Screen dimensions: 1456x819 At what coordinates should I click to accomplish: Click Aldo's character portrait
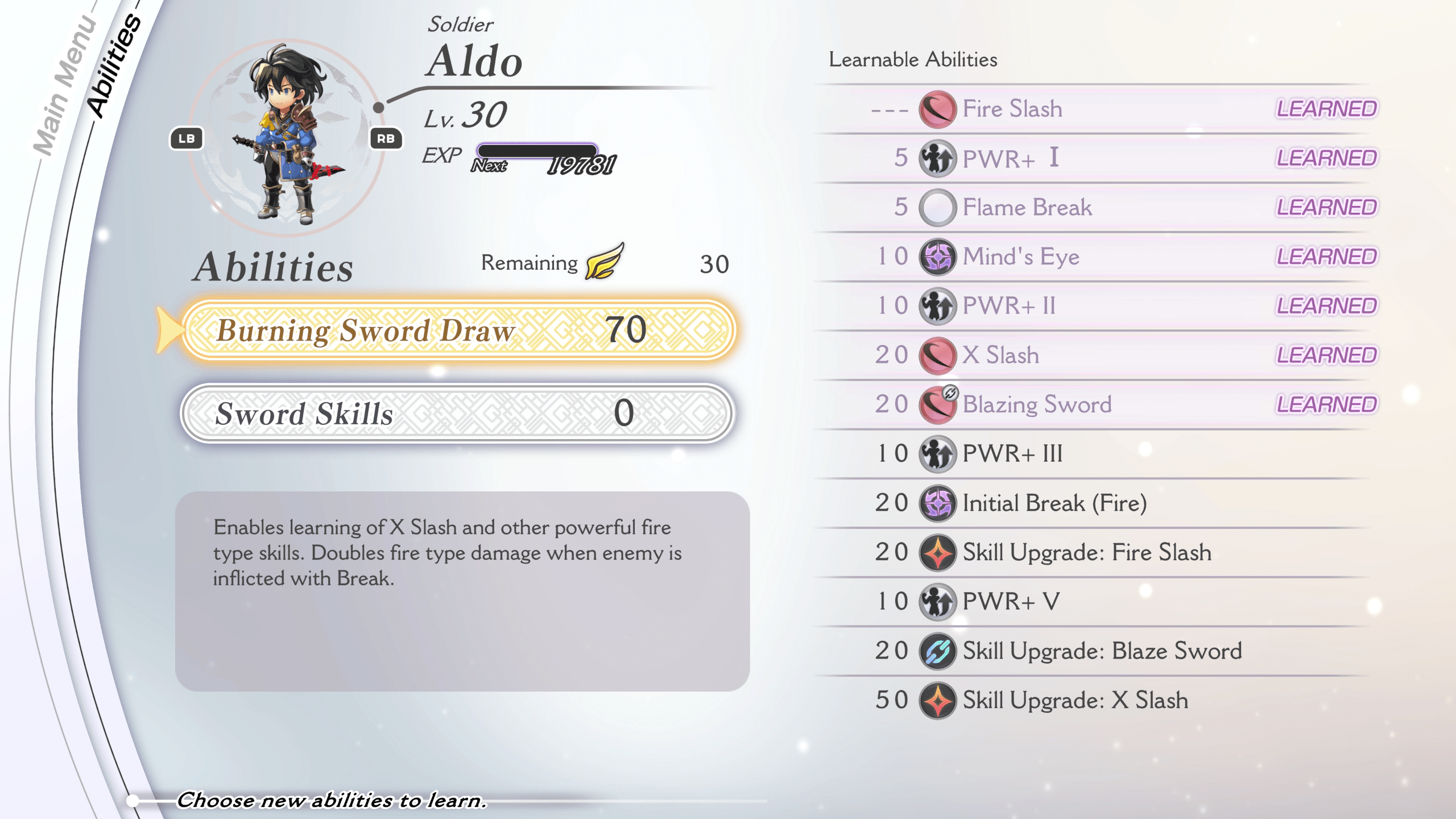click(x=287, y=136)
